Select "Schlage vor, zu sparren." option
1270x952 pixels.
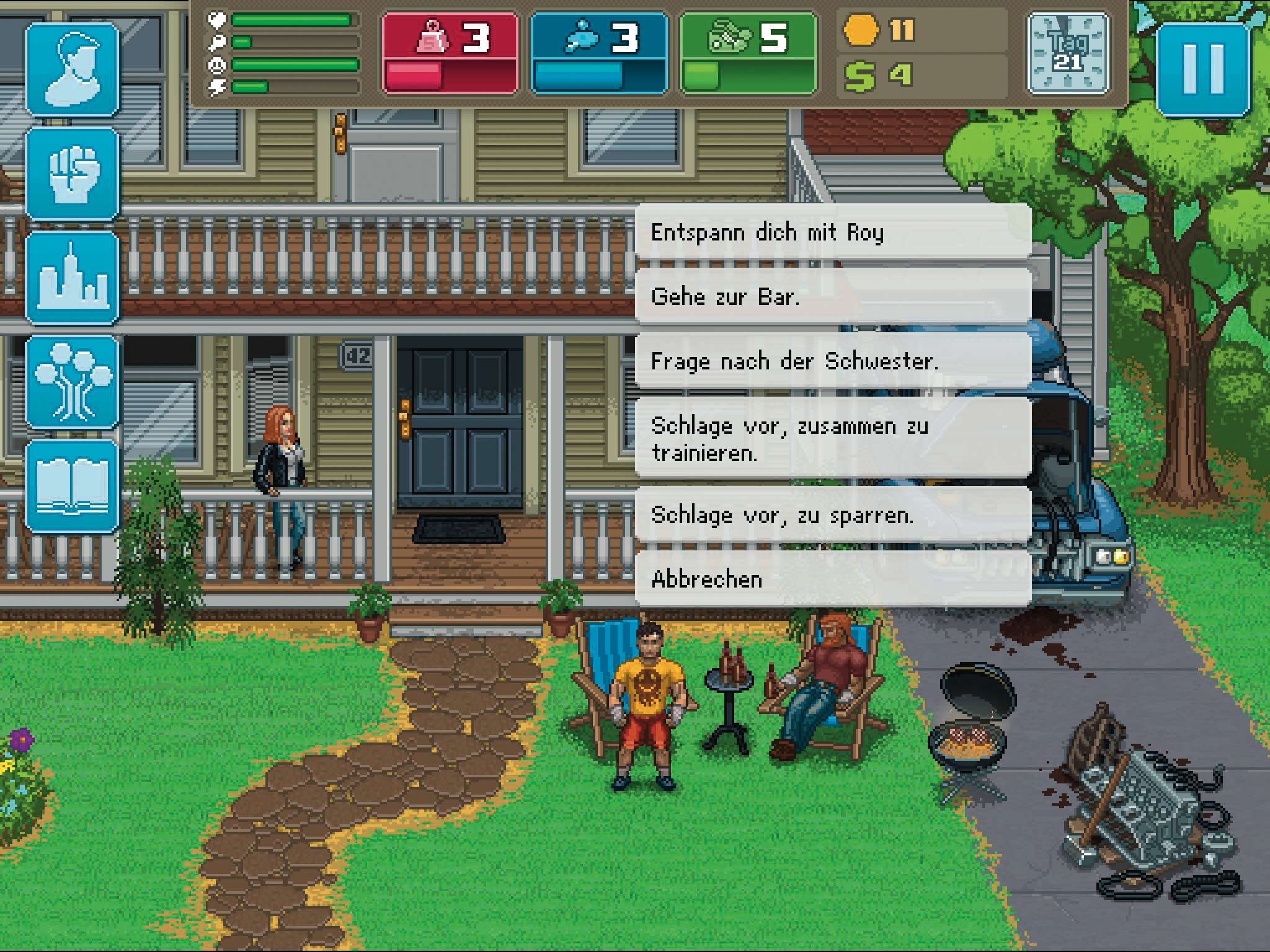[832, 516]
